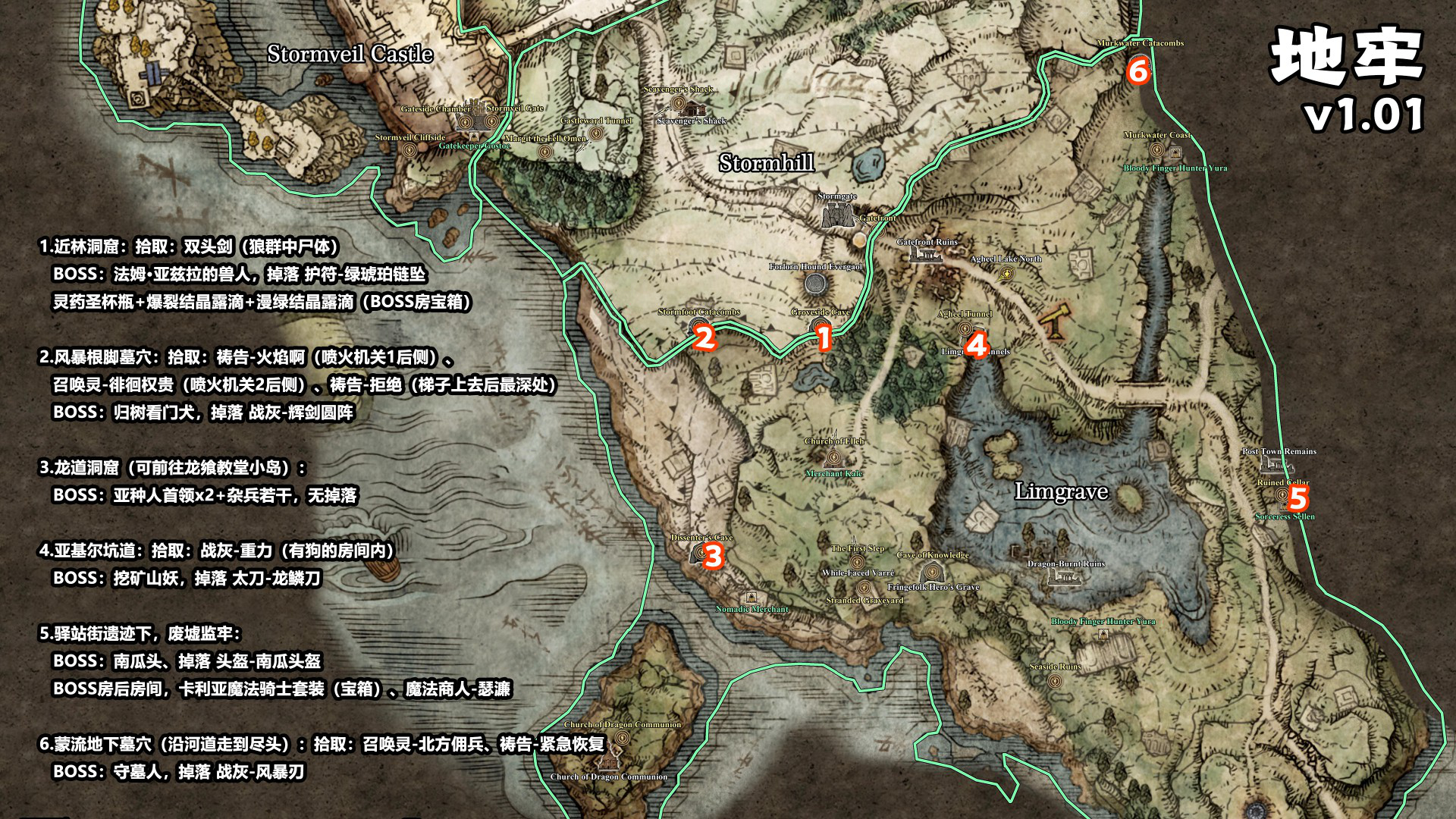Select the Stormgate ruins icon

(837, 215)
